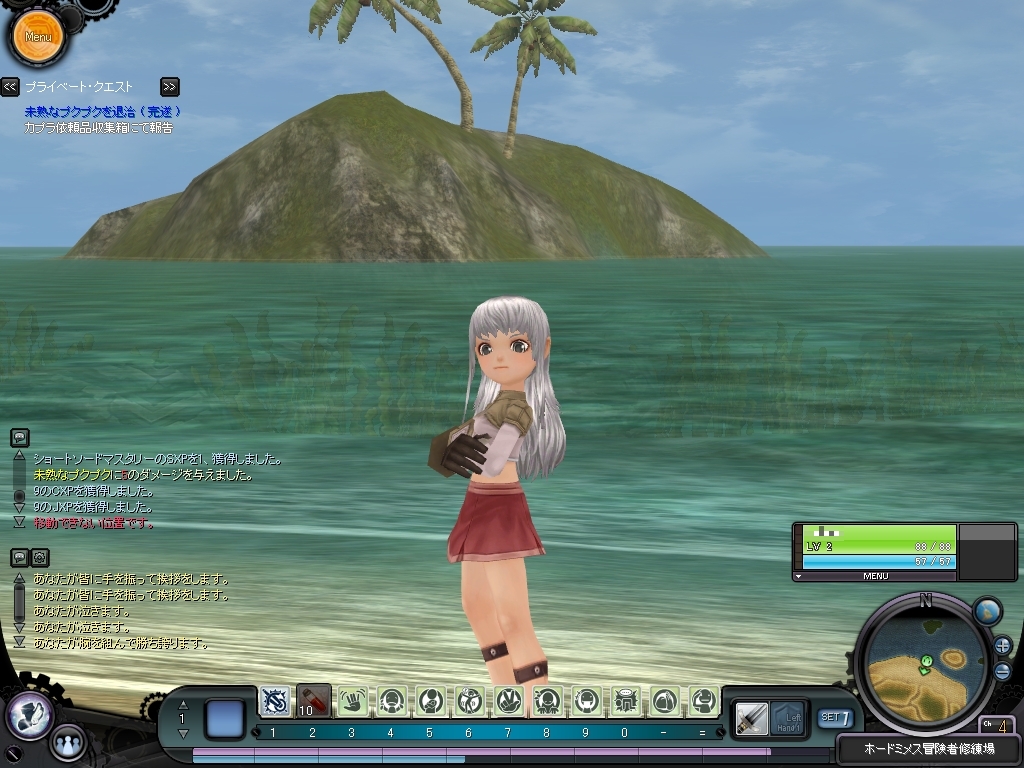Open the MENU dropdown under the status bars

[875, 576]
